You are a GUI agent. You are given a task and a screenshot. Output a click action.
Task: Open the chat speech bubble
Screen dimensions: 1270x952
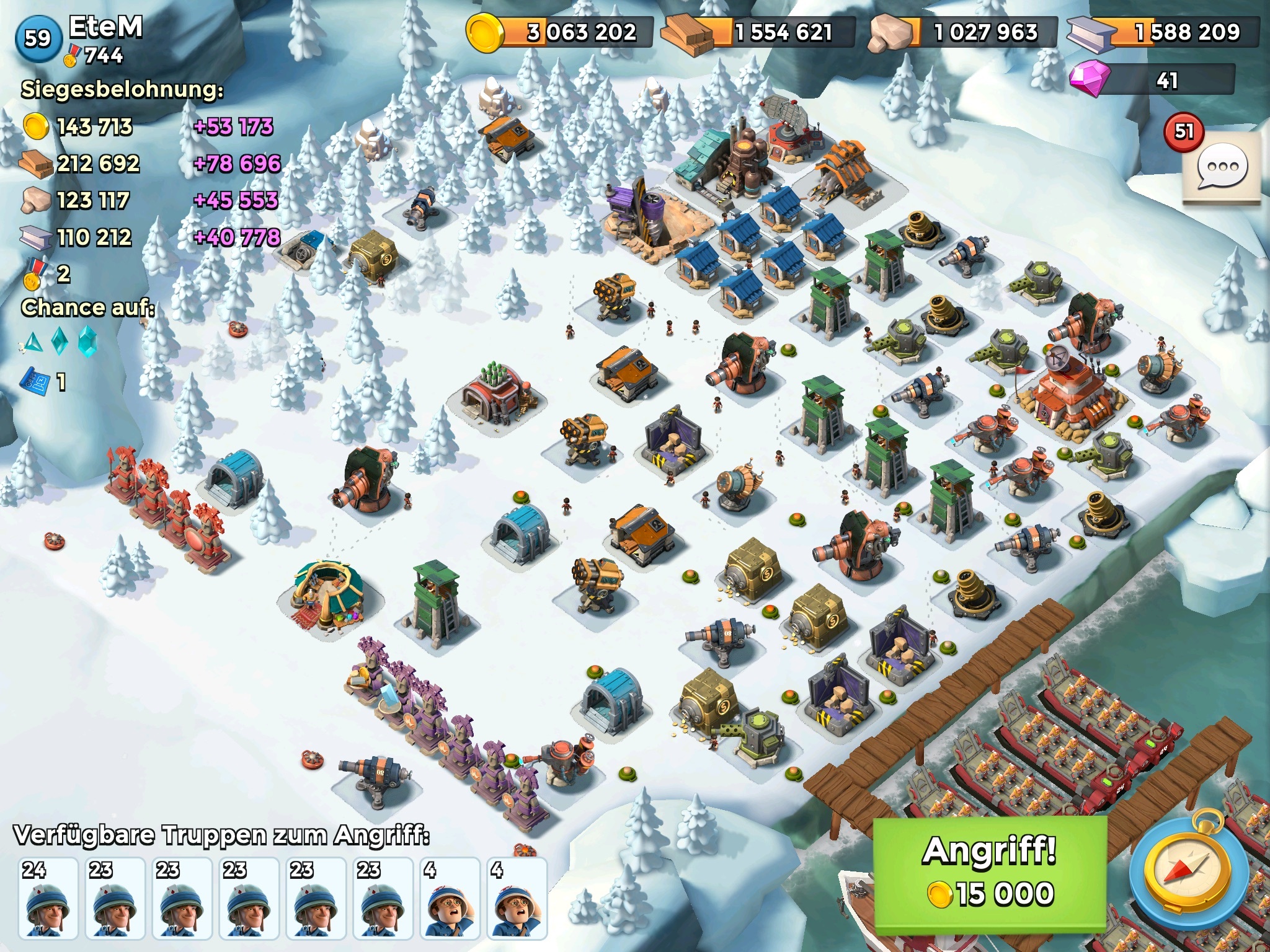point(1222,167)
